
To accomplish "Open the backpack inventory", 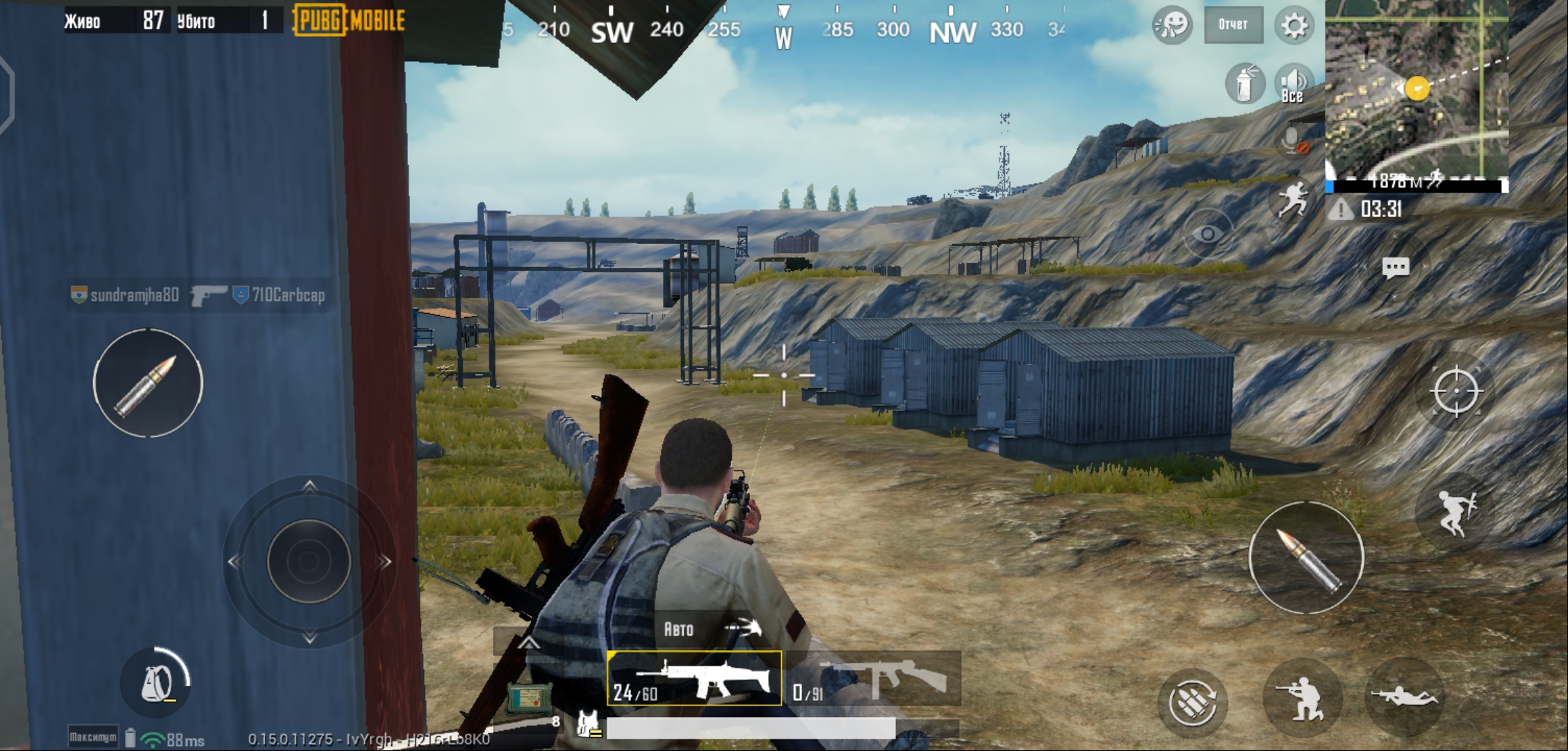I will pos(156,683).
